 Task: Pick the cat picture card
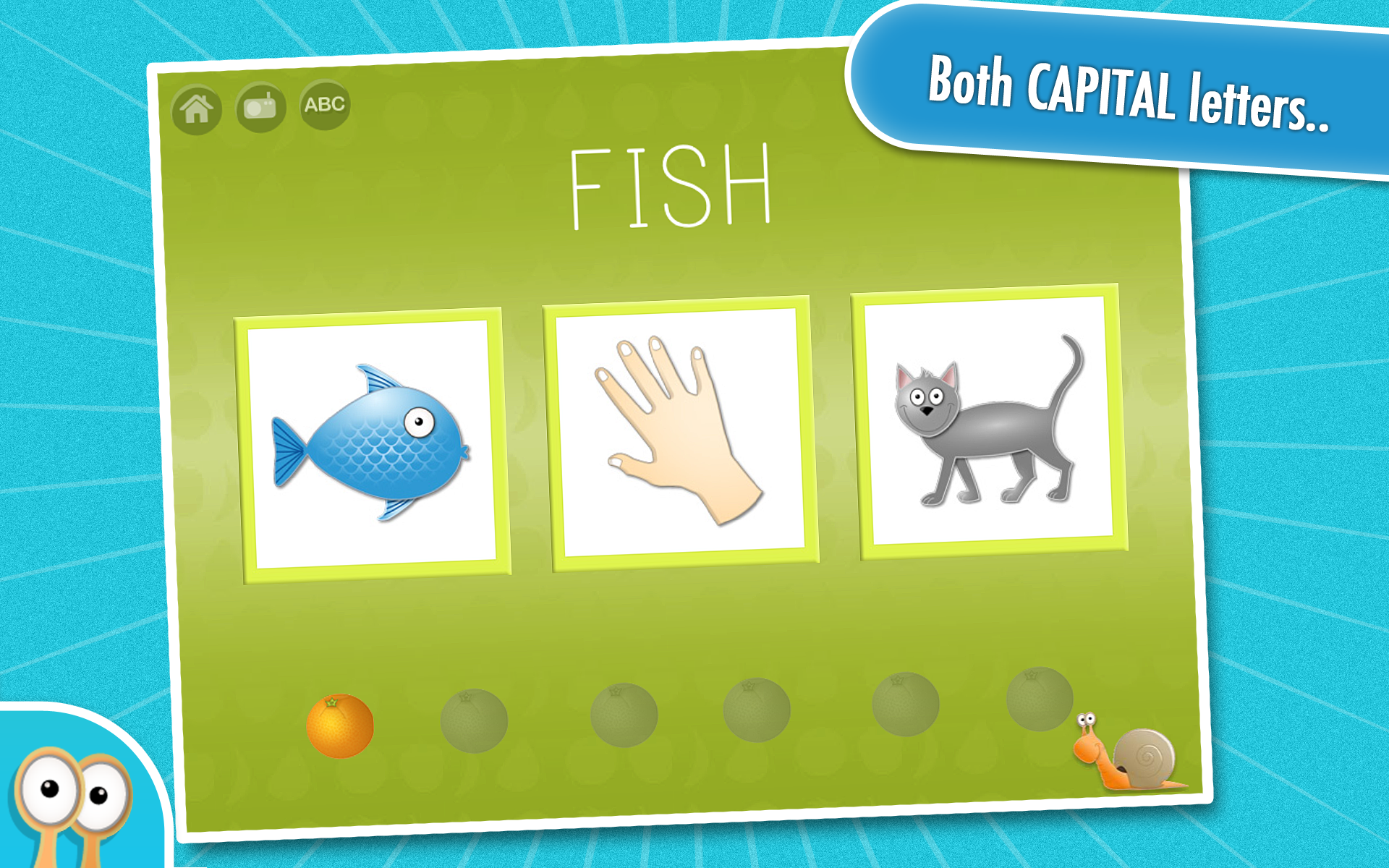tap(987, 423)
